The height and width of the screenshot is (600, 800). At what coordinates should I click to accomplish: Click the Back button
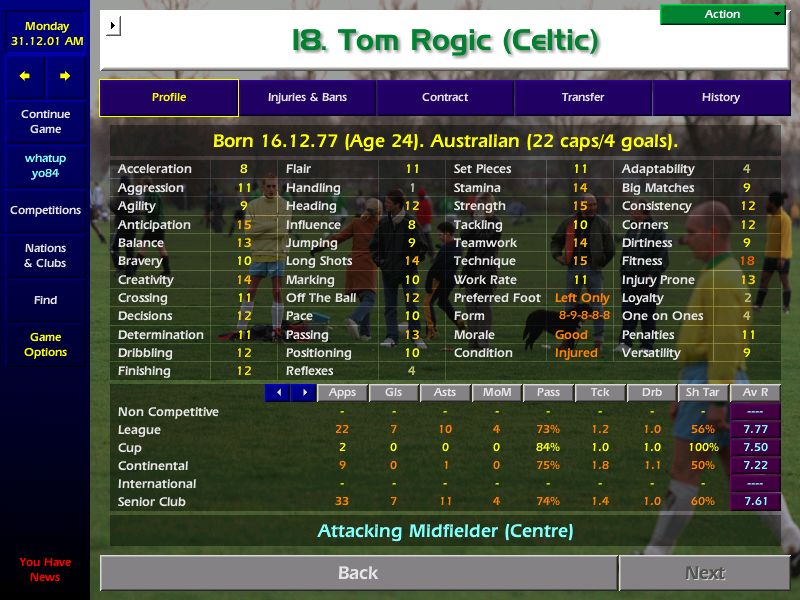click(358, 573)
